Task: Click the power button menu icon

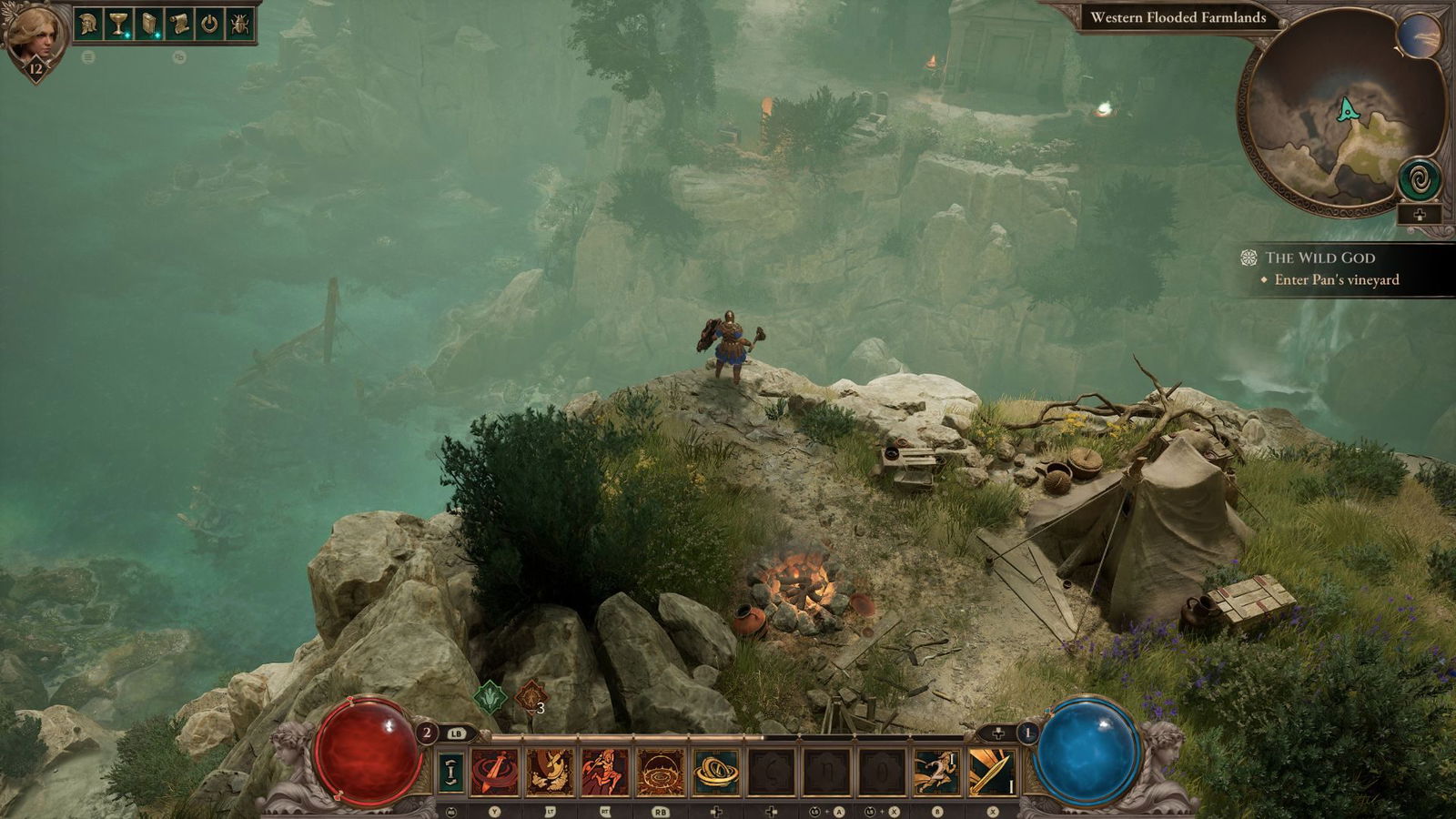Action: (x=210, y=24)
